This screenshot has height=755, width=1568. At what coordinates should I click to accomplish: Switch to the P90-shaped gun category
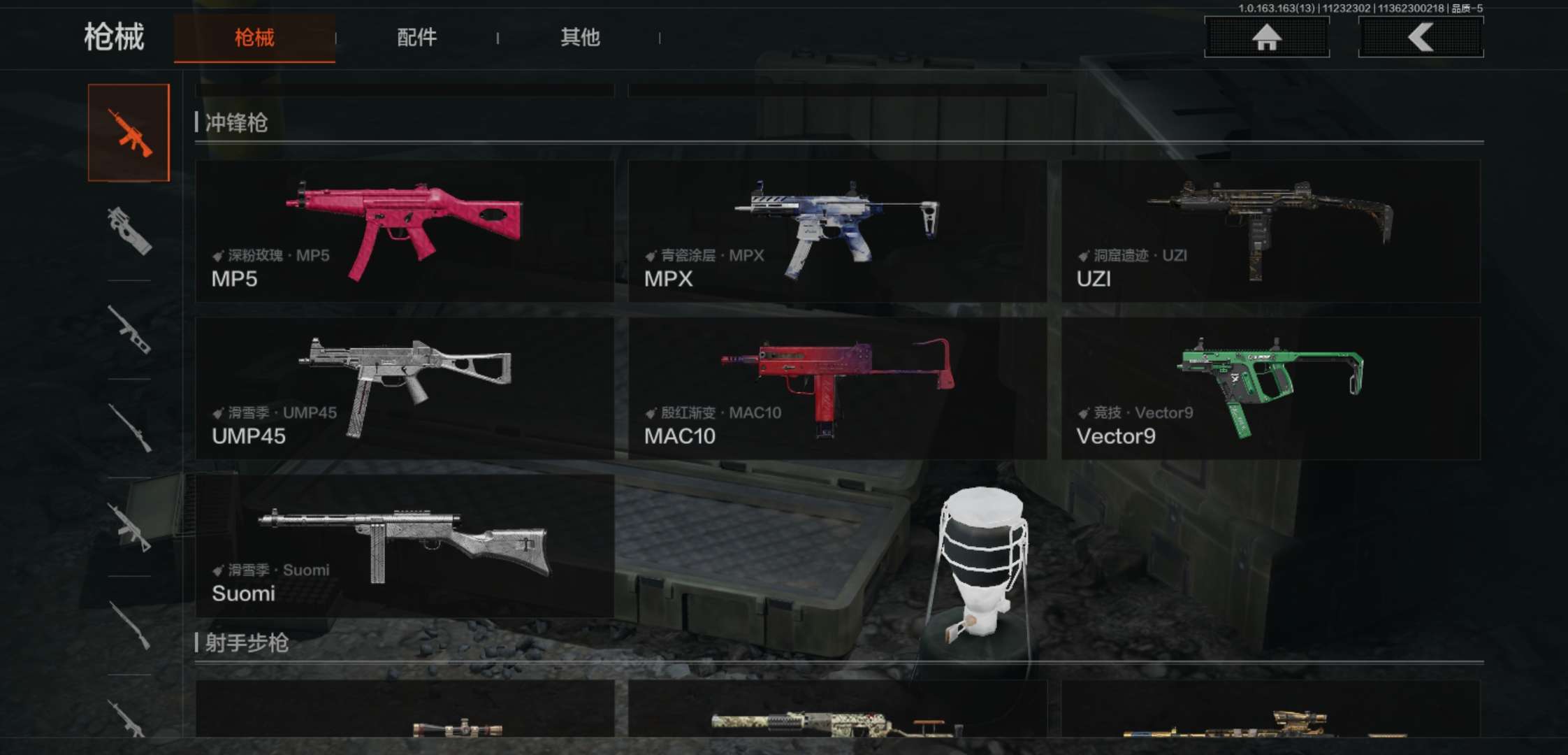129,231
